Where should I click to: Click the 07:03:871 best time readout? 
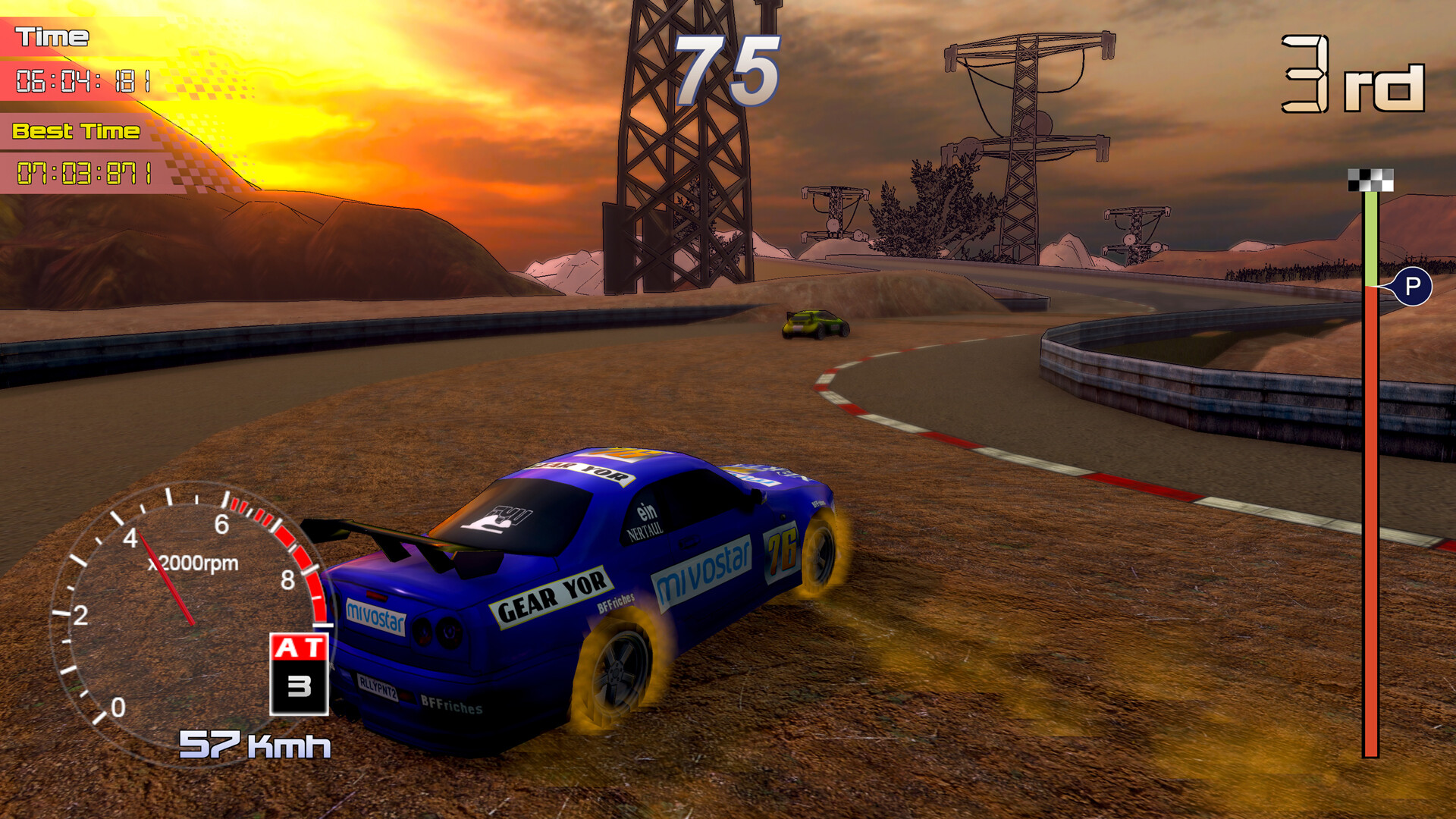(86, 172)
